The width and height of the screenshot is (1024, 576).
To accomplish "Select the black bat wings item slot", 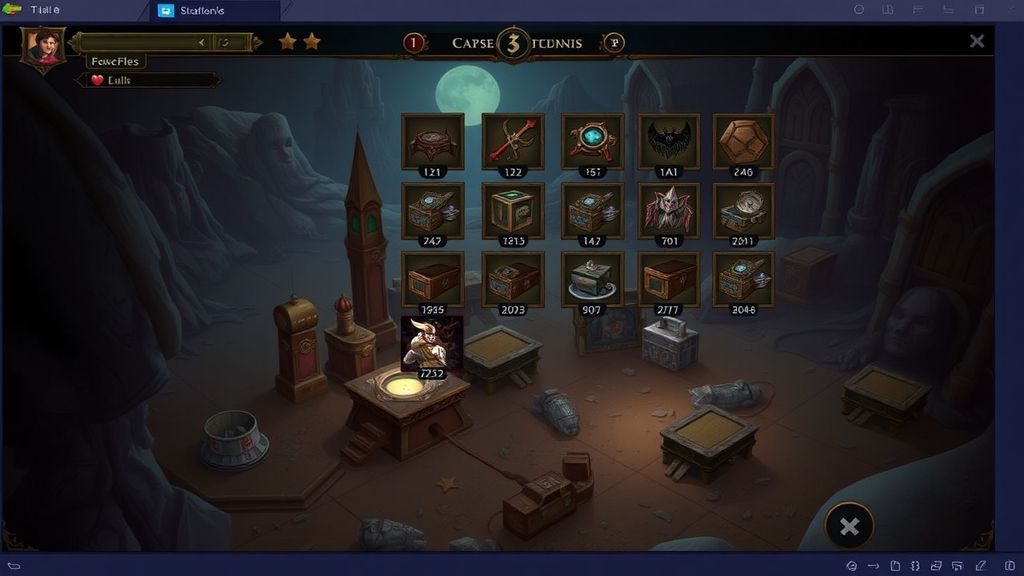I will click(x=667, y=141).
